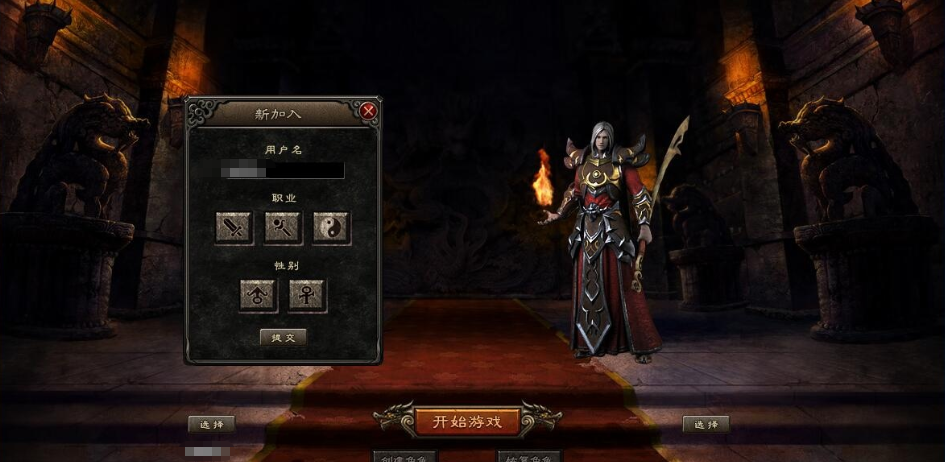
Task: Close the 新加入 character creation dialog
Action: tap(368, 111)
